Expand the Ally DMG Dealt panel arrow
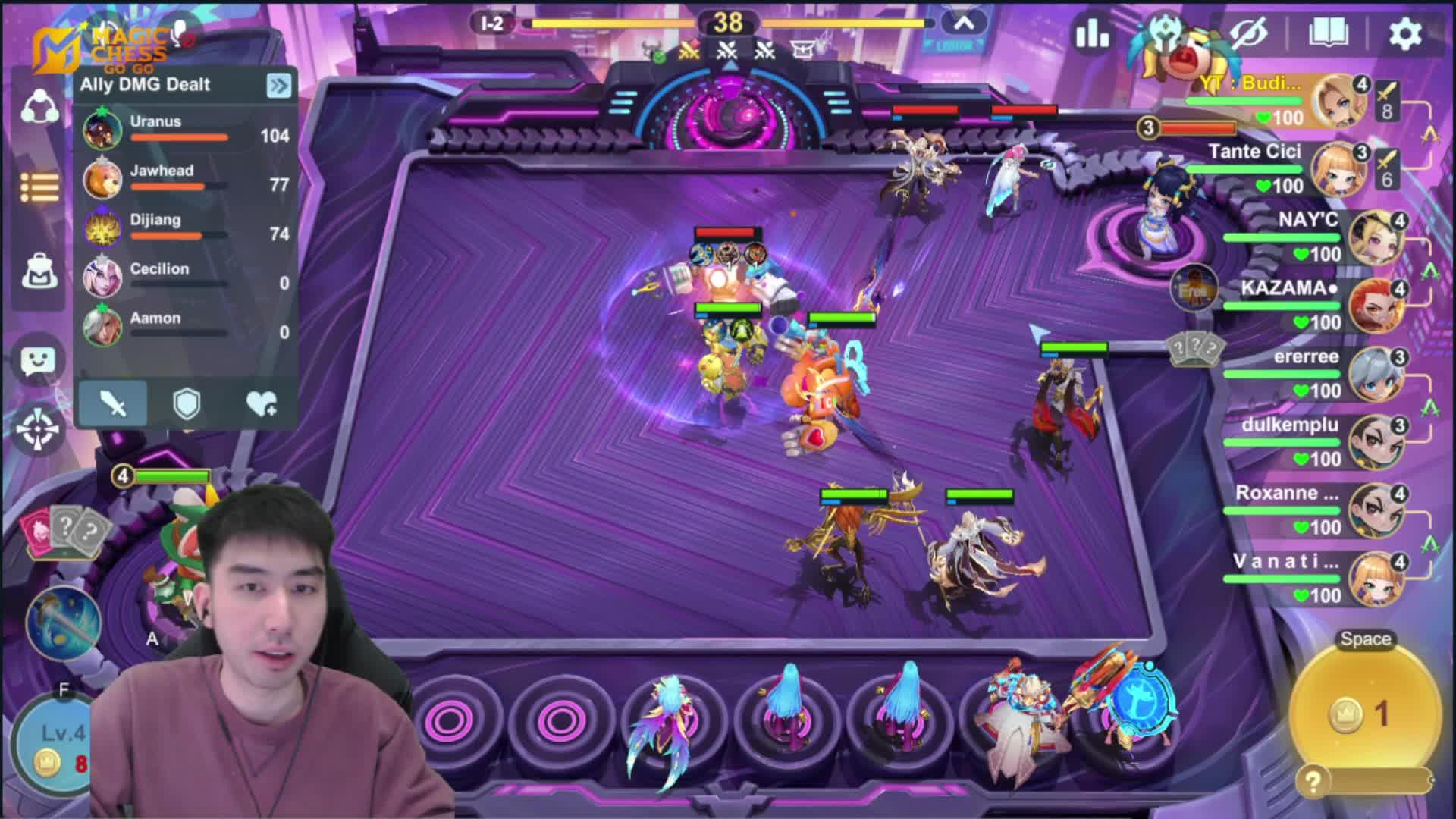Image resolution: width=1456 pixels, height=819 pixels. [278, 86]
